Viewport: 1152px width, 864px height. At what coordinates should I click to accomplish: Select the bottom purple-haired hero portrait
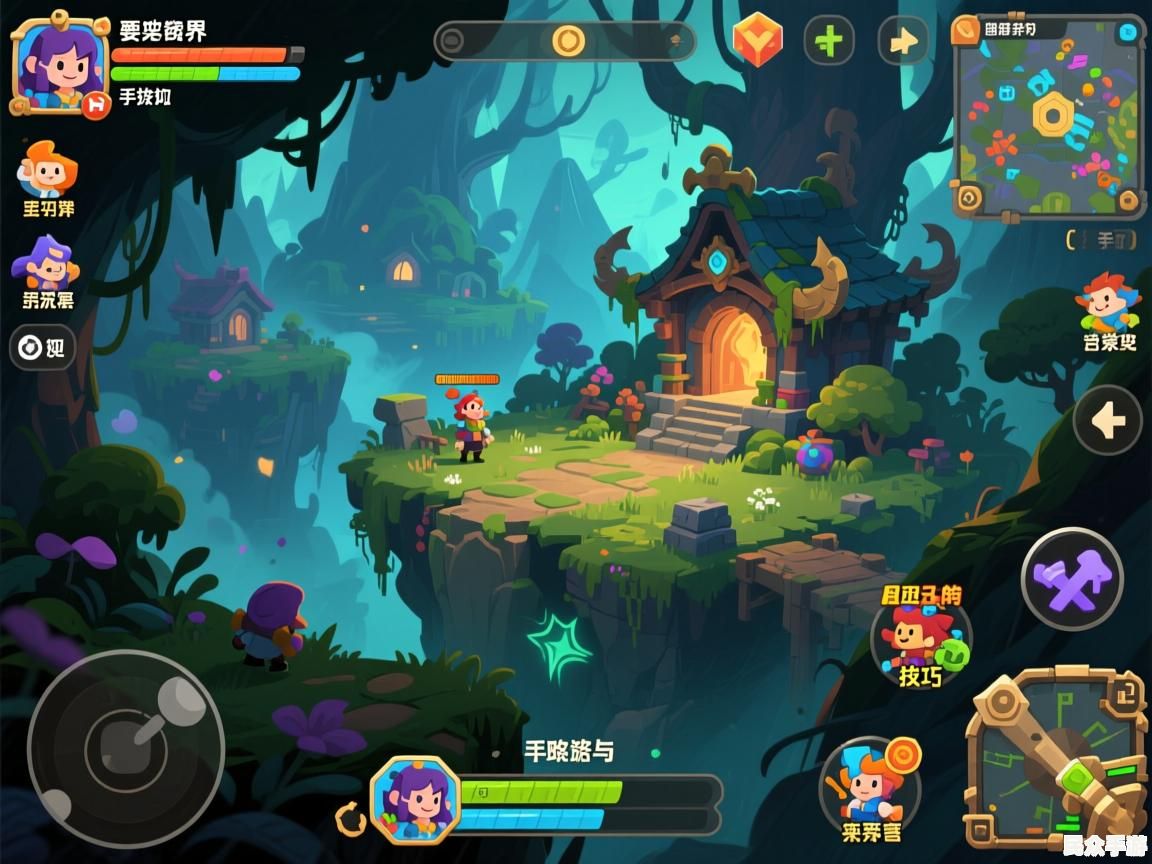tap(415, 798)
